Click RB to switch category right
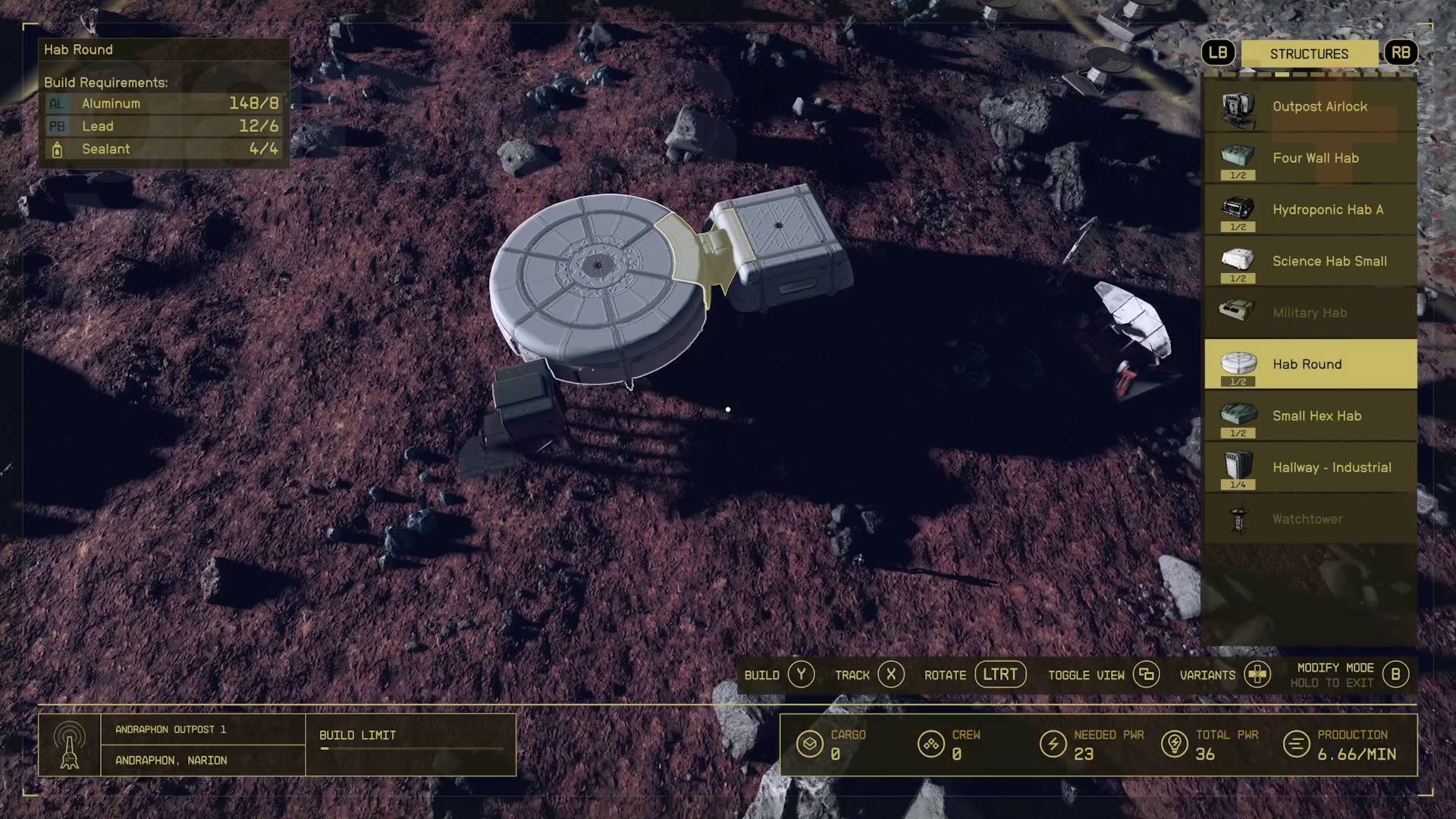 1401,53
